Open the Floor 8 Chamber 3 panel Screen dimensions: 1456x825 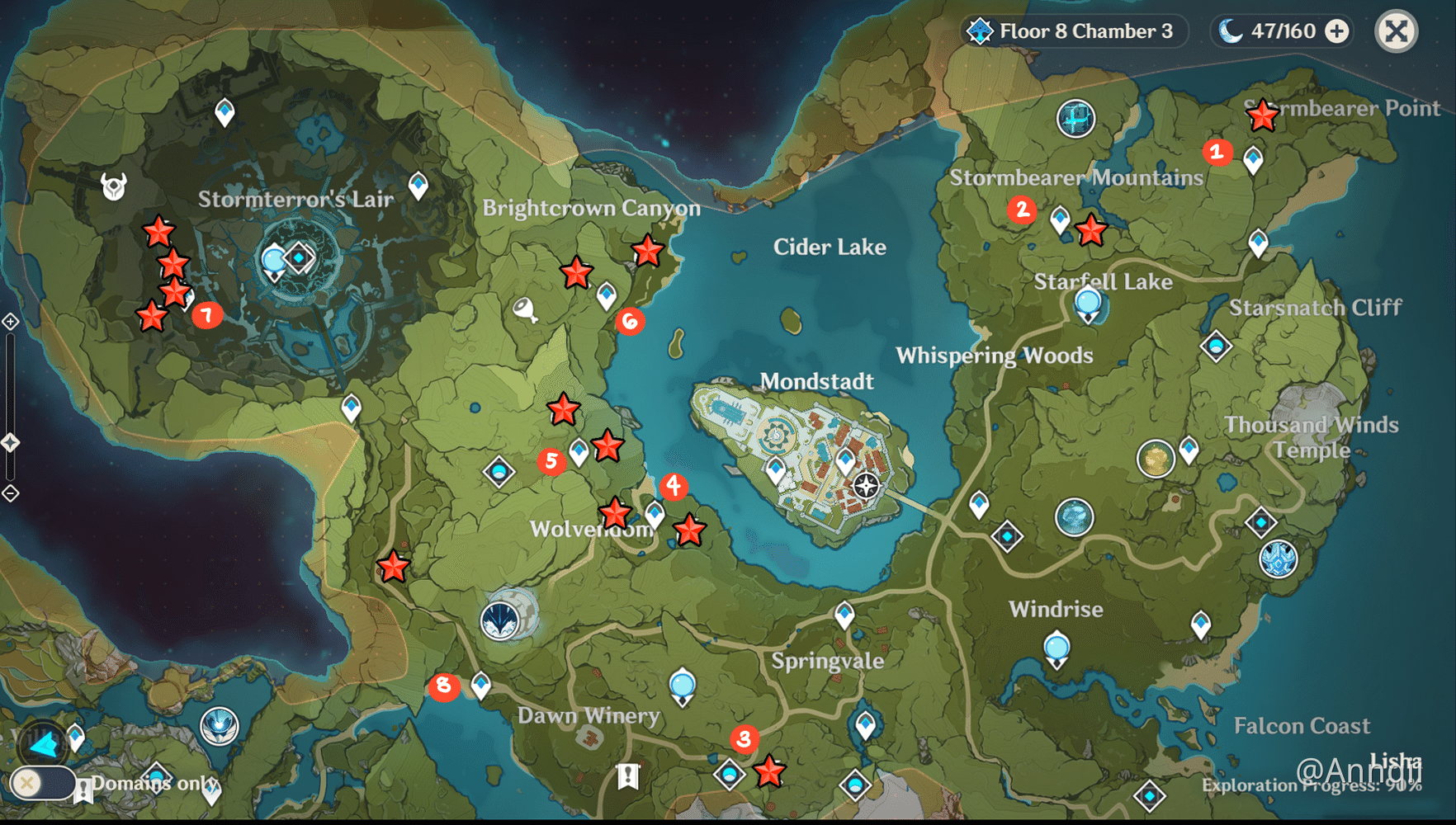pos(1073,31)
